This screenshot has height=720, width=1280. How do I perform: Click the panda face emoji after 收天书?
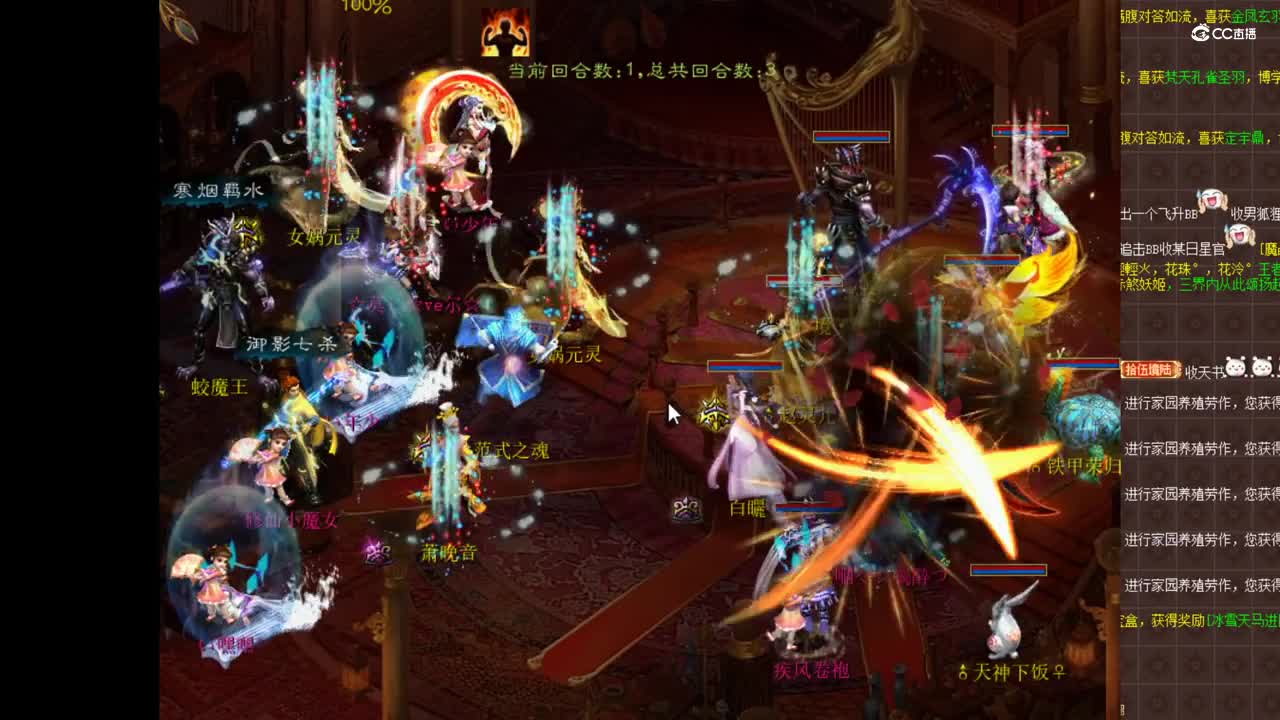pos(1236,366)
